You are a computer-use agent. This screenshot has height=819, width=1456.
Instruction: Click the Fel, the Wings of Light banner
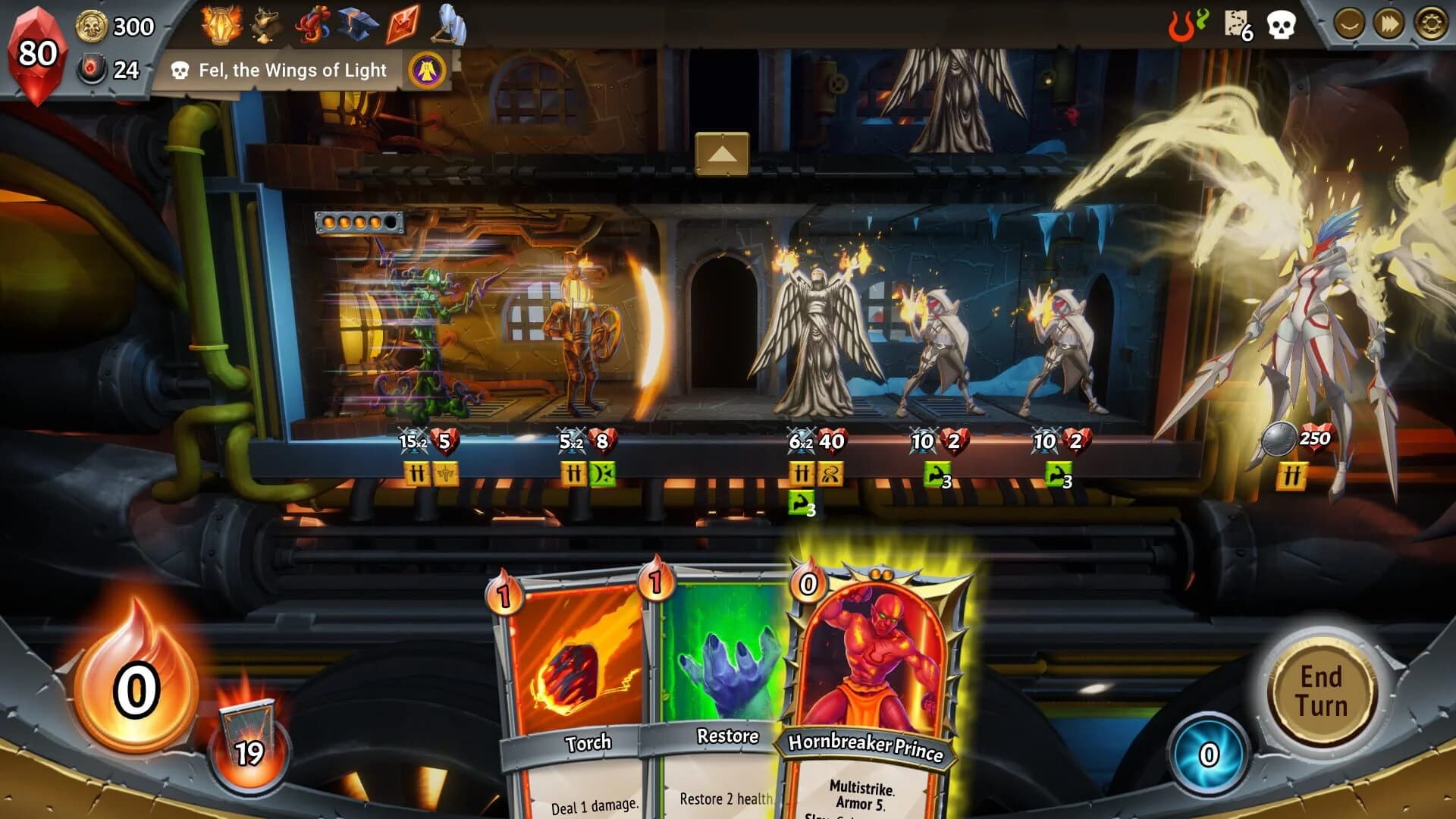(x=288, y=71)
